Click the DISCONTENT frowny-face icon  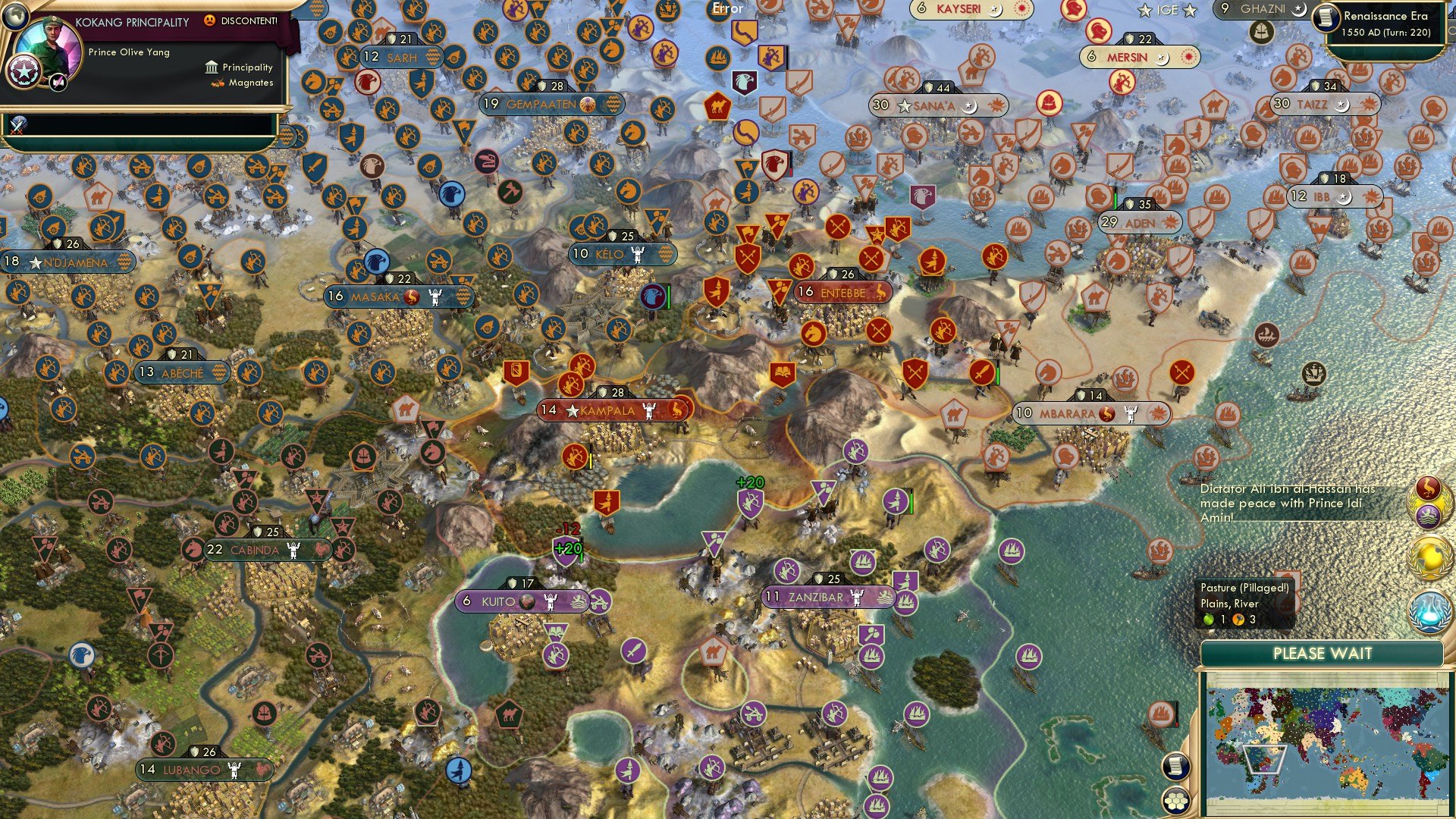(210, 21)
